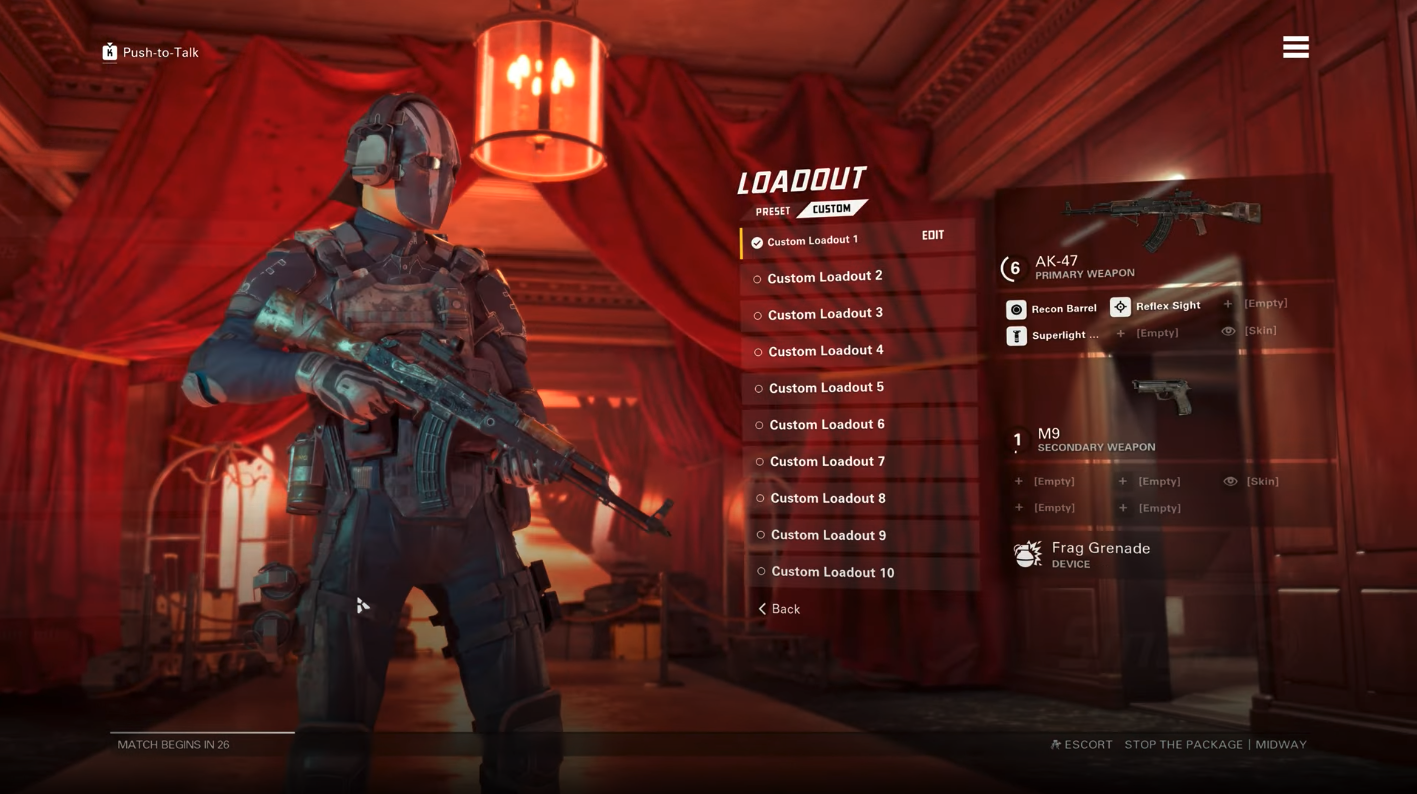
Task: Toggle the M9 Skin eye preview
Action: pos(1231,481)
